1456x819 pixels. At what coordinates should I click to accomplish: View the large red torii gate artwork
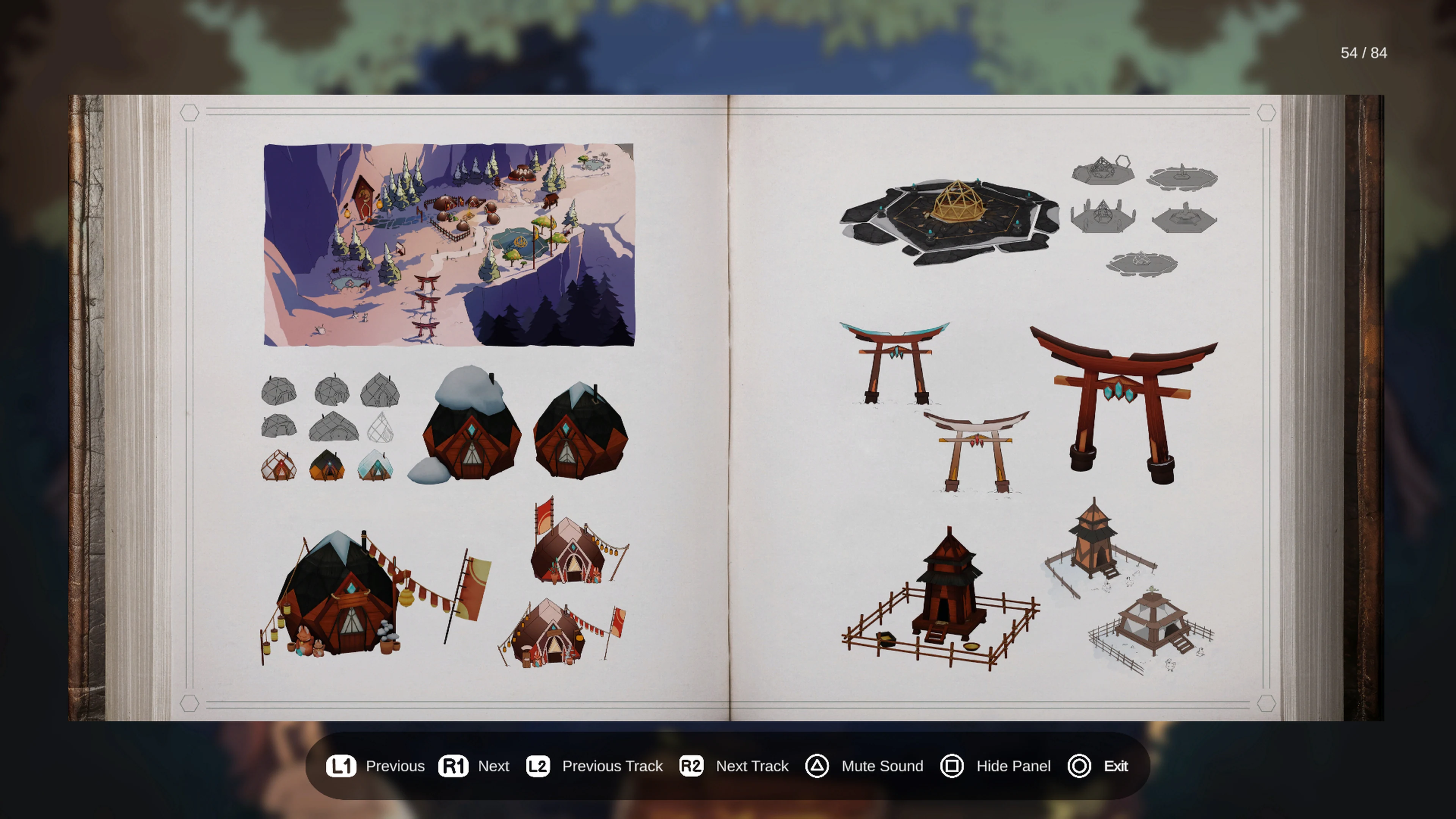(1130, 401)
